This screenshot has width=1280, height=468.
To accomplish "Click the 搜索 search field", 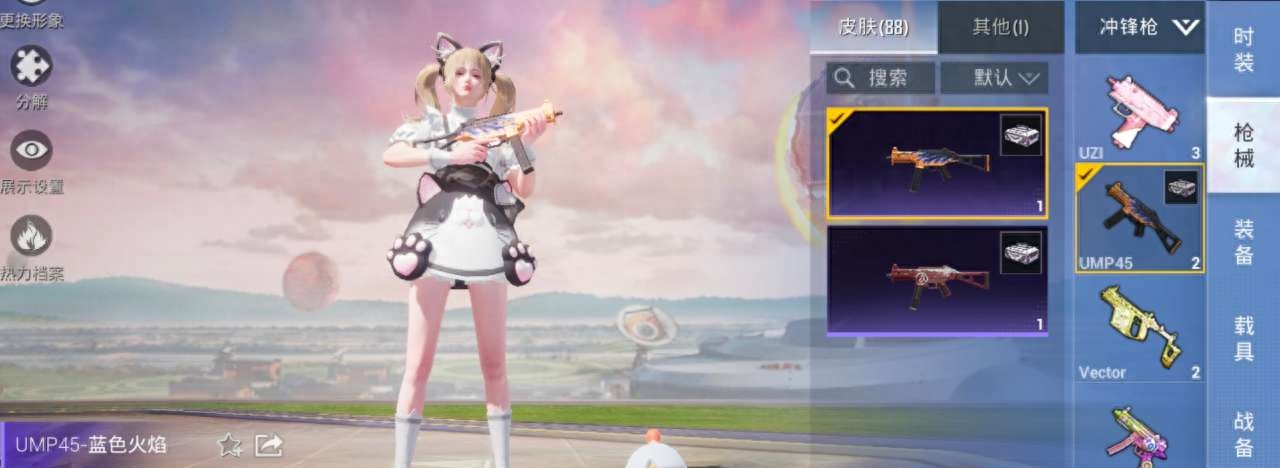I will pyautogui.click(x=881, y=78).
